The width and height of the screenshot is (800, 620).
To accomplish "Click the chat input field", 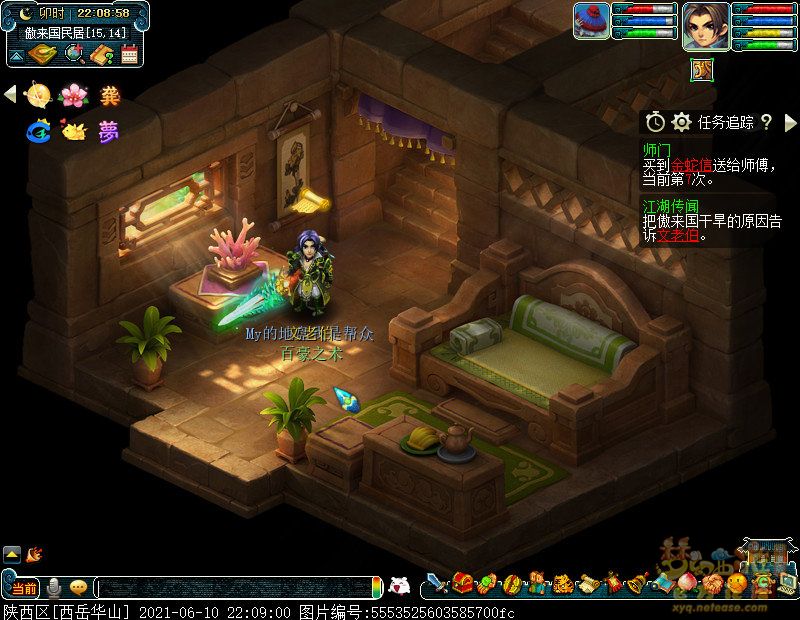I will (x=235, y=586).
